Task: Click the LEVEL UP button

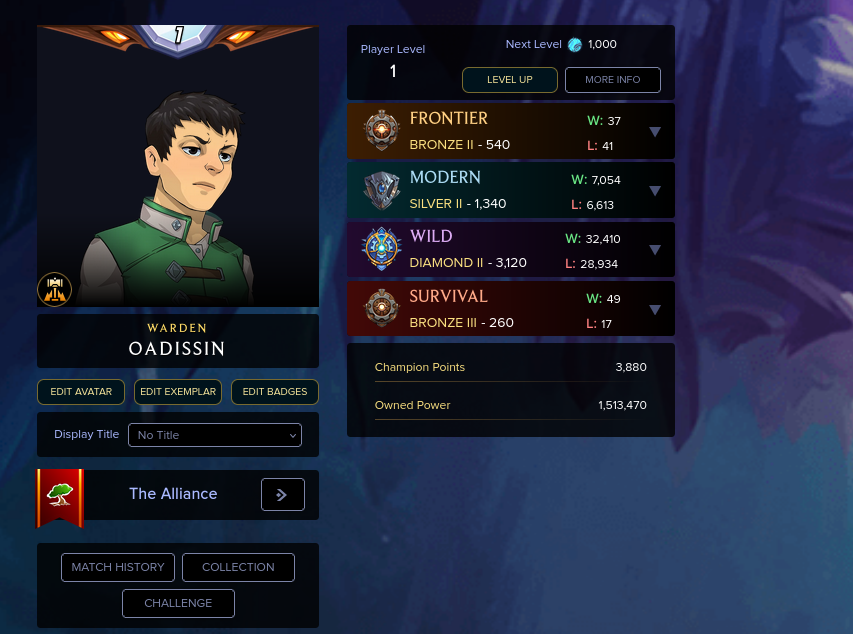Action: pos(509,80)
